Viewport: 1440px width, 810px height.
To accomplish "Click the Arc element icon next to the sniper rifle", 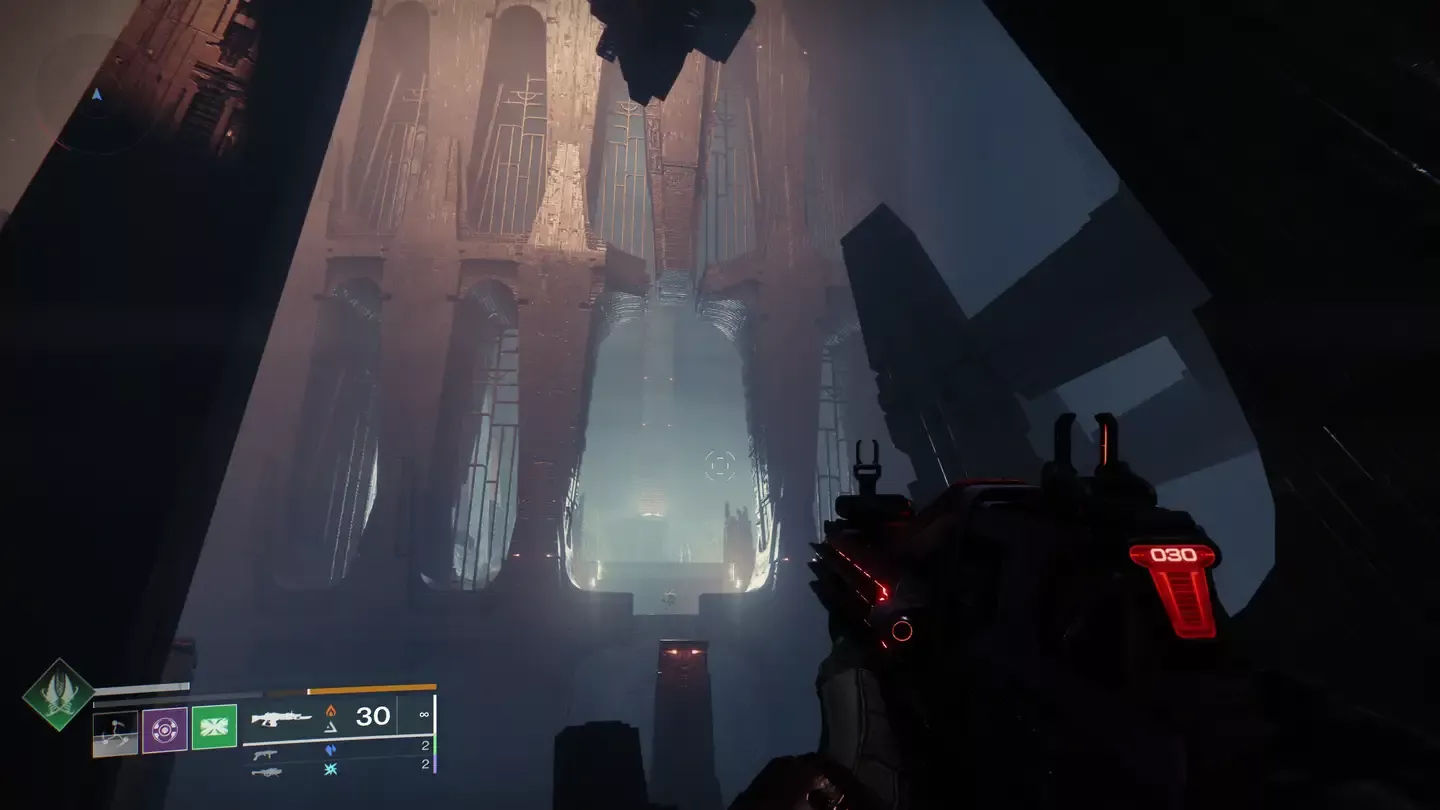I will [328, 770].
